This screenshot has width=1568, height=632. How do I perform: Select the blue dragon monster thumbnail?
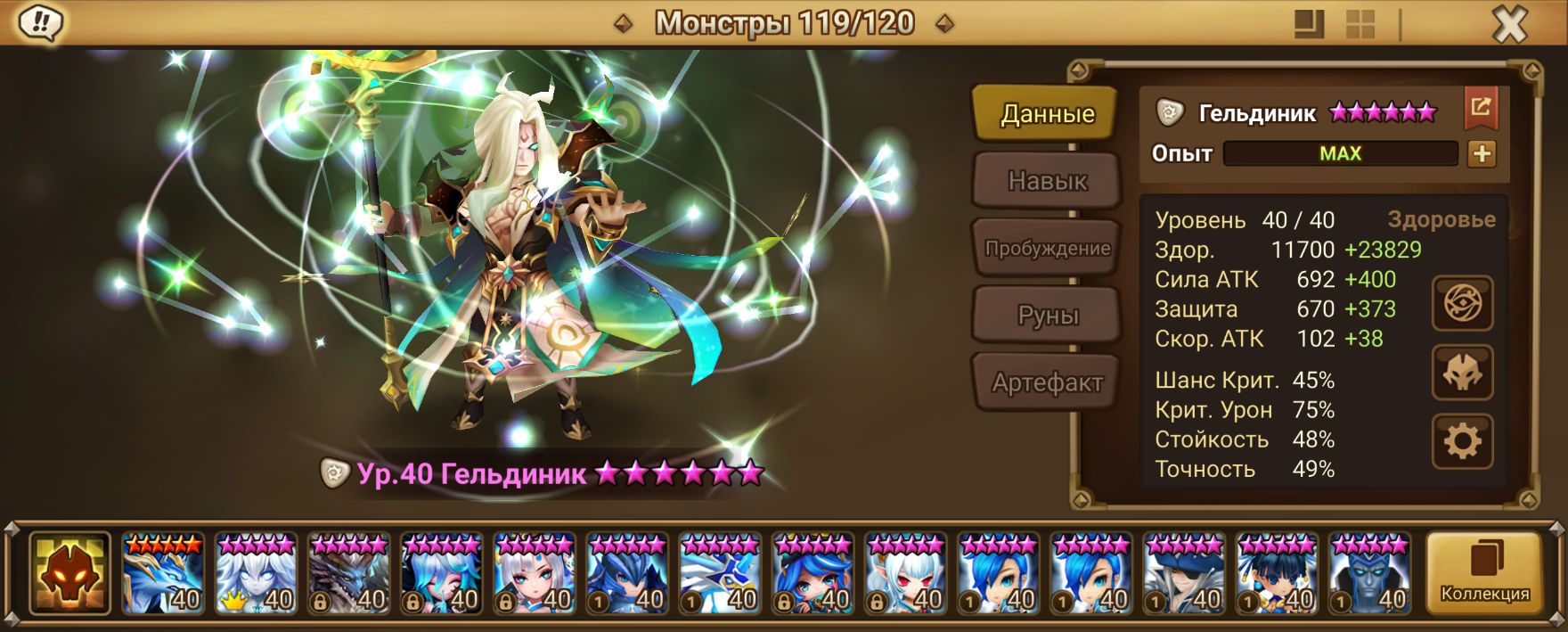coord(163,575)
